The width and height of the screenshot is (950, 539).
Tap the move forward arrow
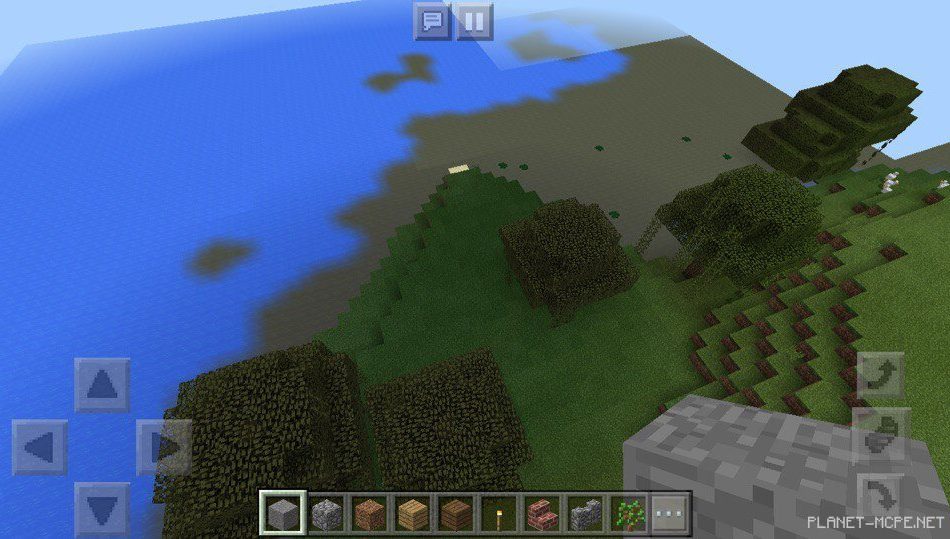tap(102, 386)
